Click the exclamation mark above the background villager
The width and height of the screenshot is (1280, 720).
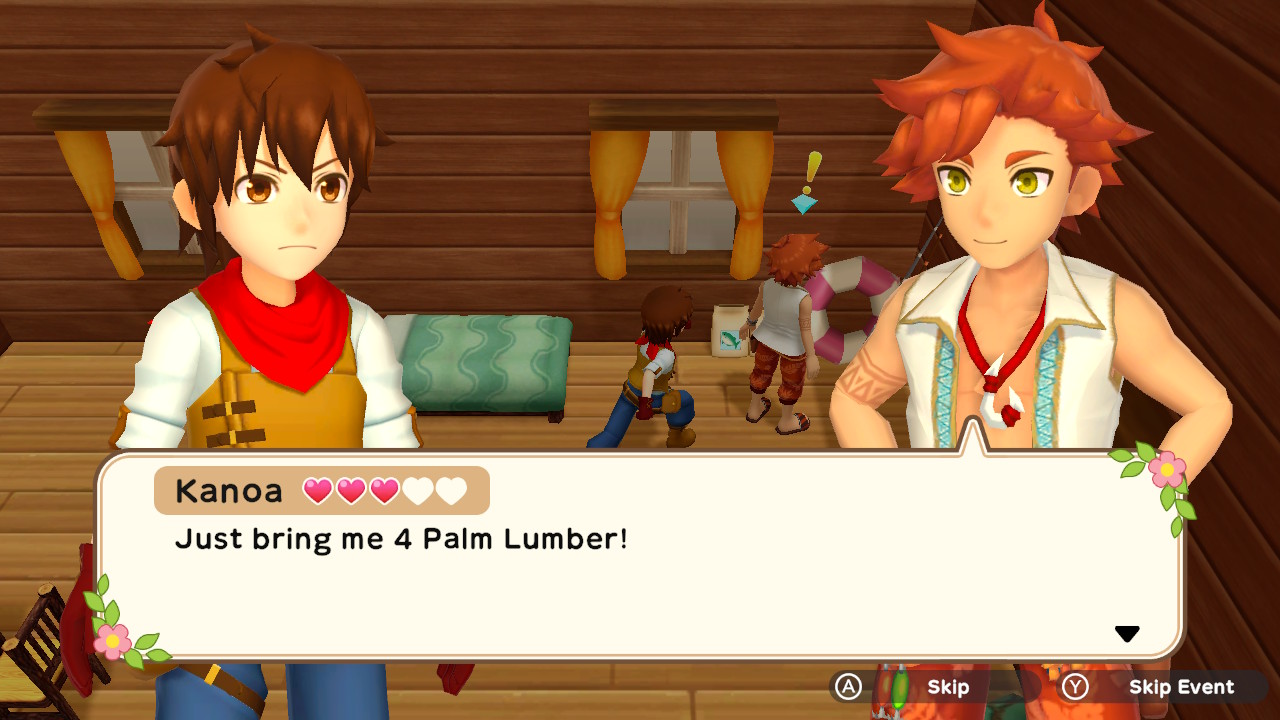812,172
